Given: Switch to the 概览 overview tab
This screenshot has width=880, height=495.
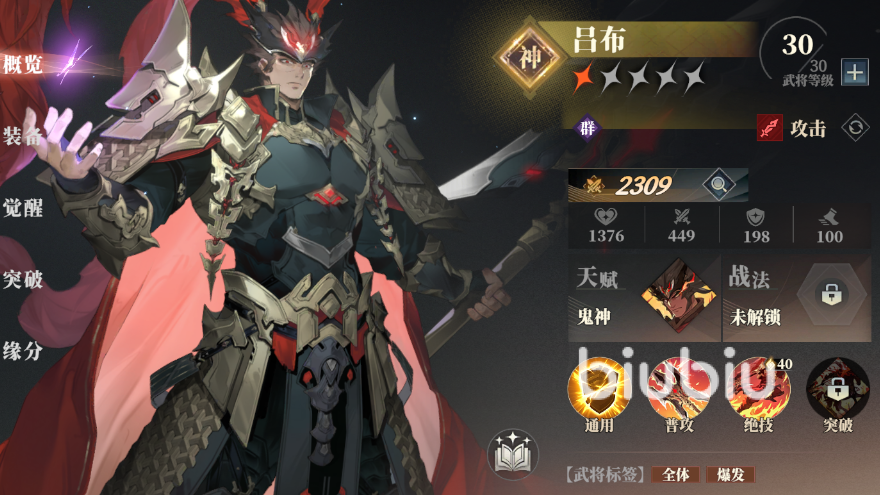Looking at the screenshot, I should coord(23,66).
